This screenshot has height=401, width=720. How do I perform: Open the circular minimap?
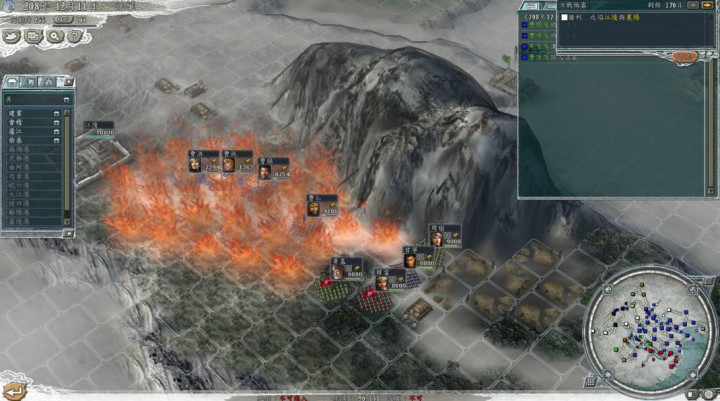tap(650, 331)
